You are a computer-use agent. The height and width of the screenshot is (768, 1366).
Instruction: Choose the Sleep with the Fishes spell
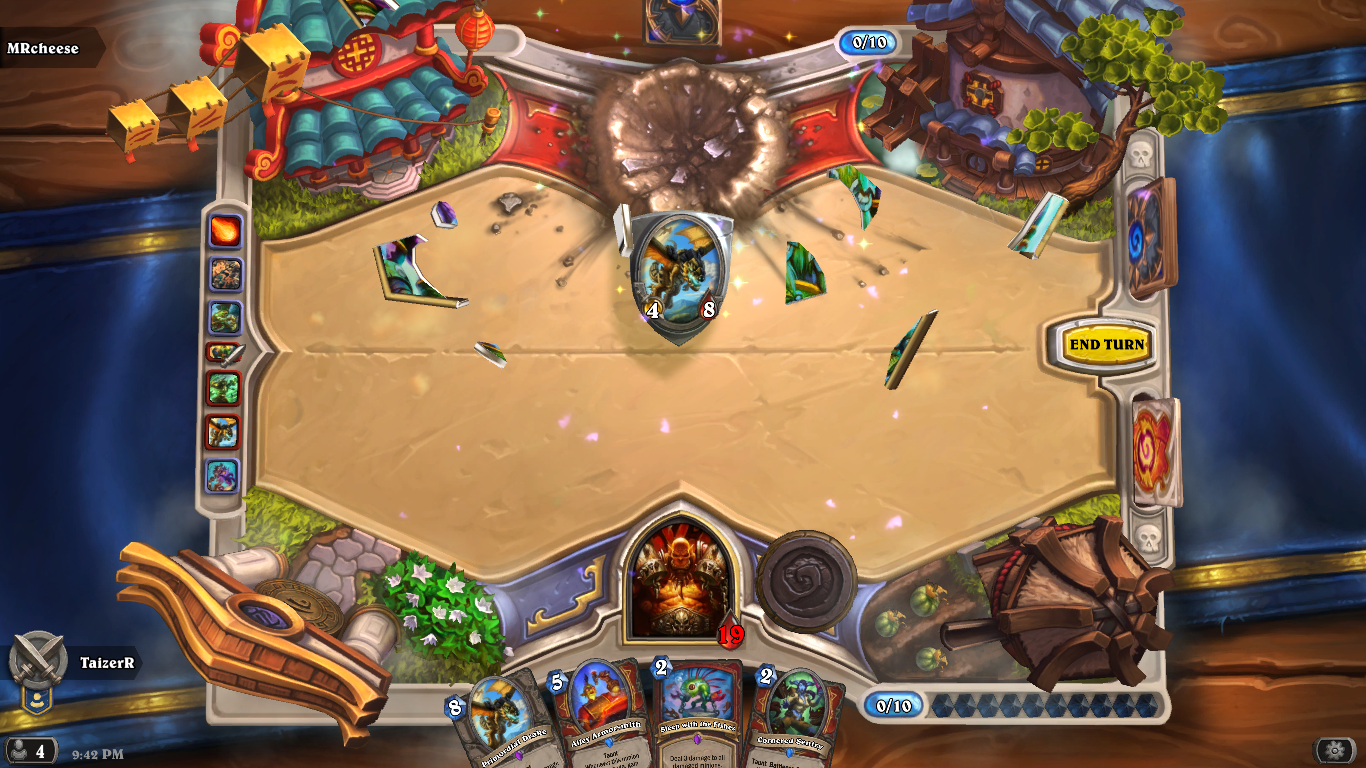(696, 716)
